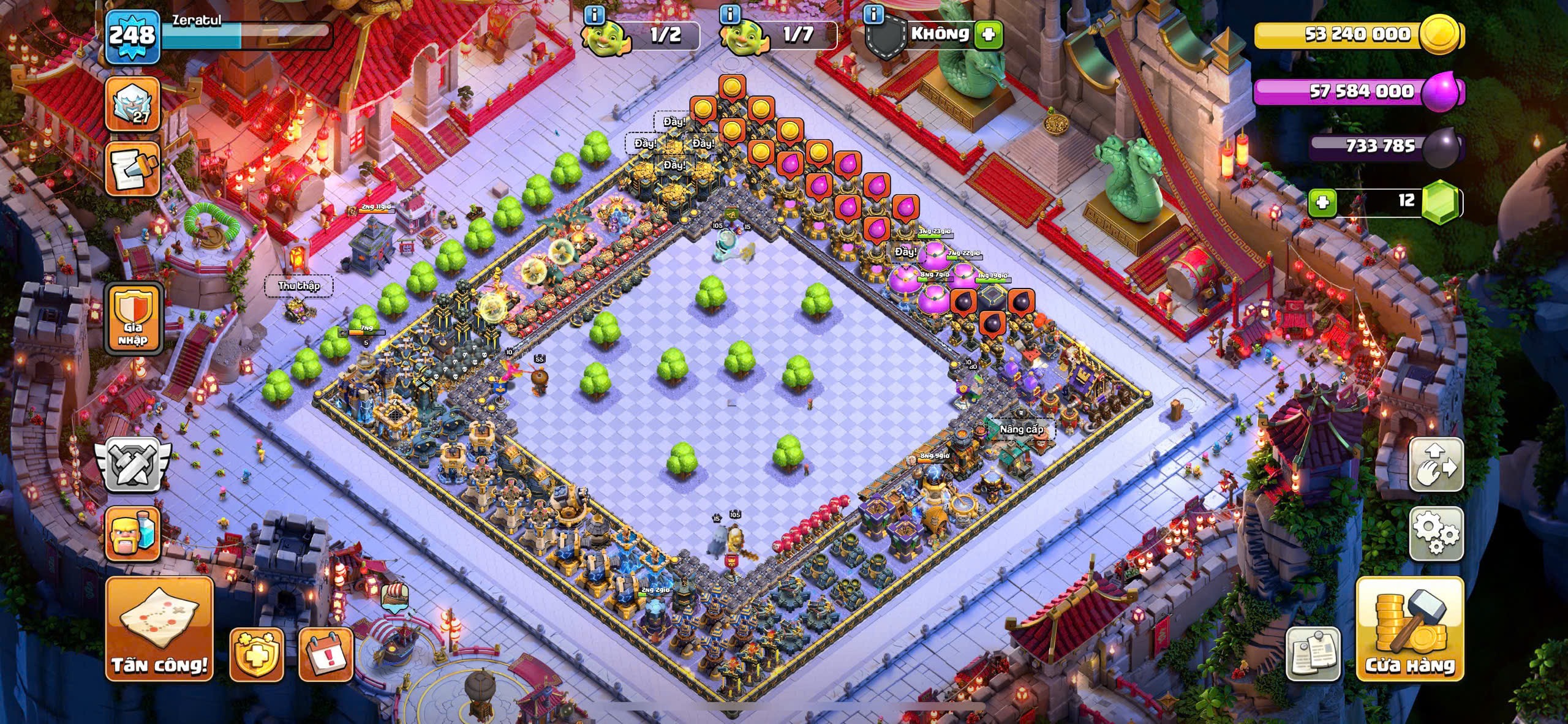This screenshot has height=724, width=1568.
Task: Add a shield with the Không plus
Action: click(x=988, y=34)
